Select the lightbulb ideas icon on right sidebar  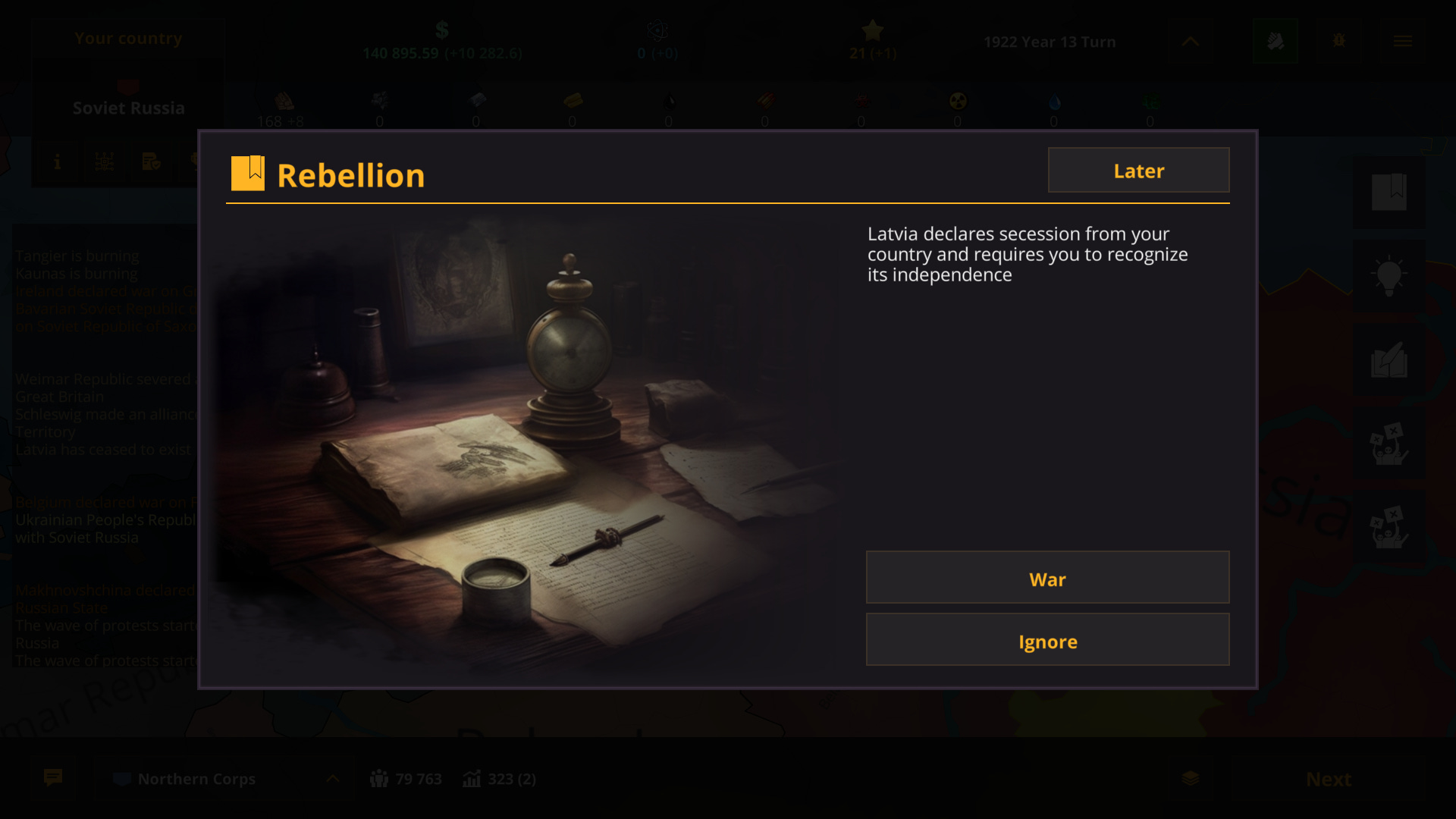[1390, 275]
